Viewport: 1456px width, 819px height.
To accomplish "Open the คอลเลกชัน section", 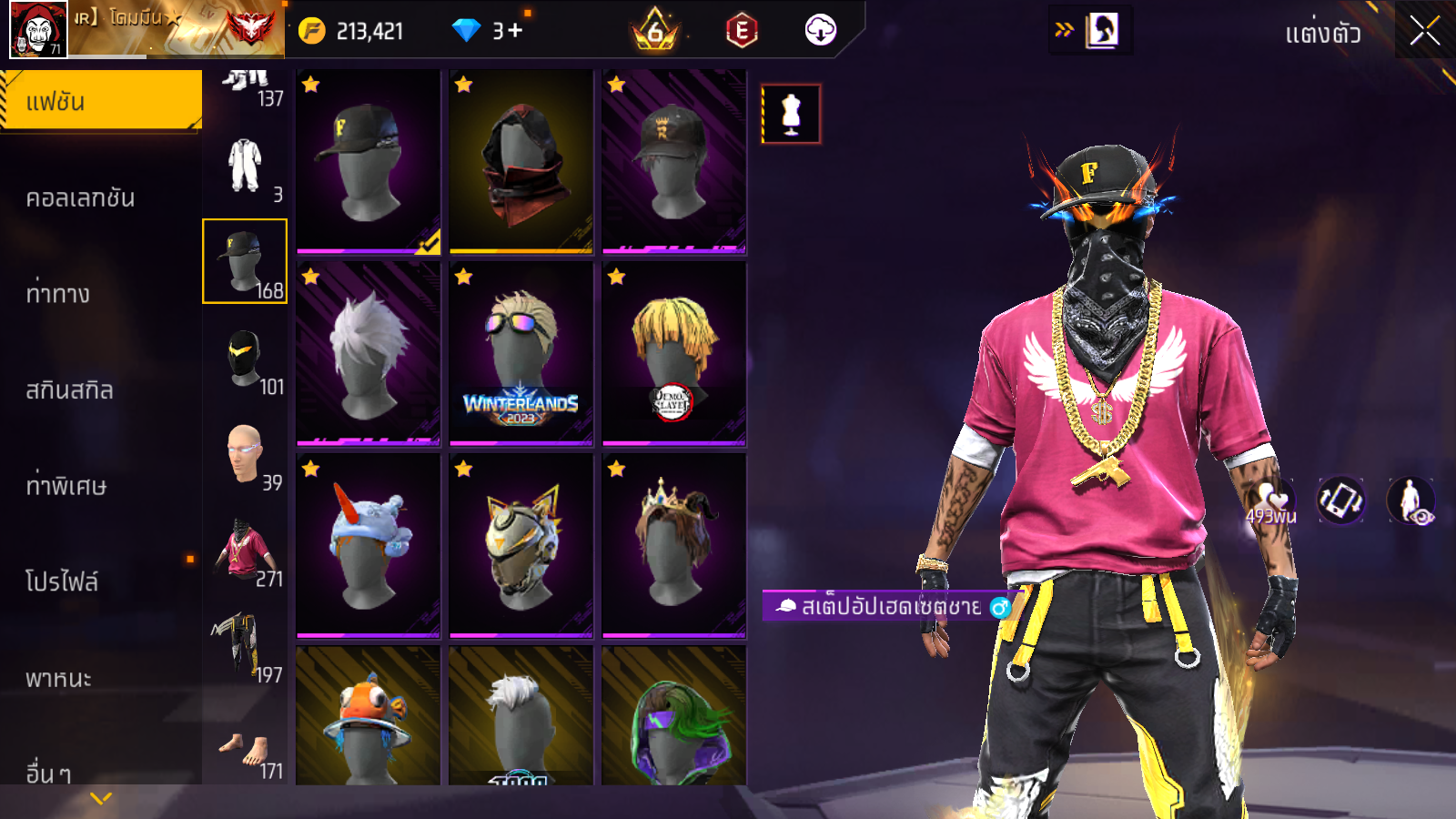I will [x=82, y=198].
